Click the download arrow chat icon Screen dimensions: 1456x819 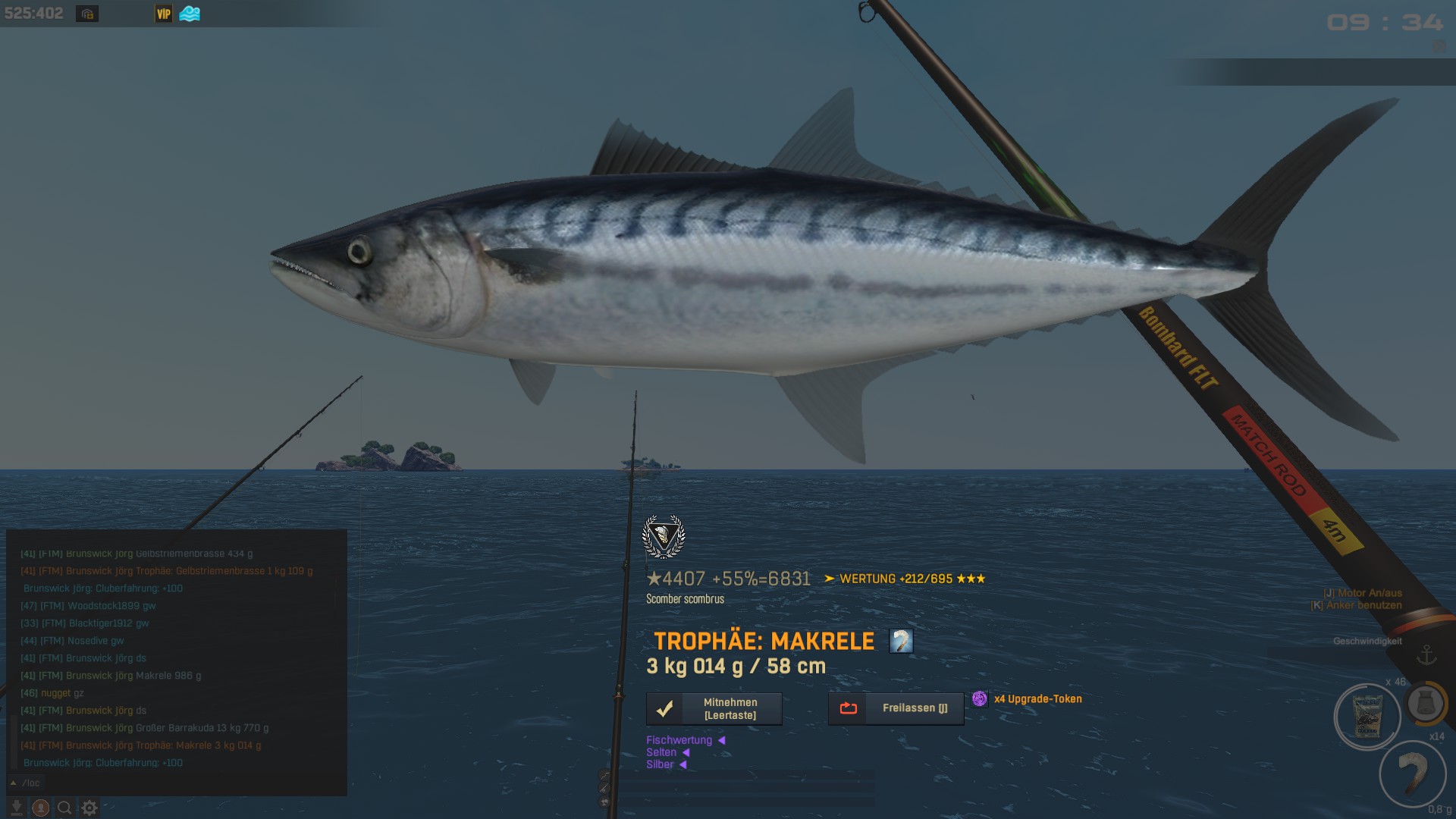(16, 808)
